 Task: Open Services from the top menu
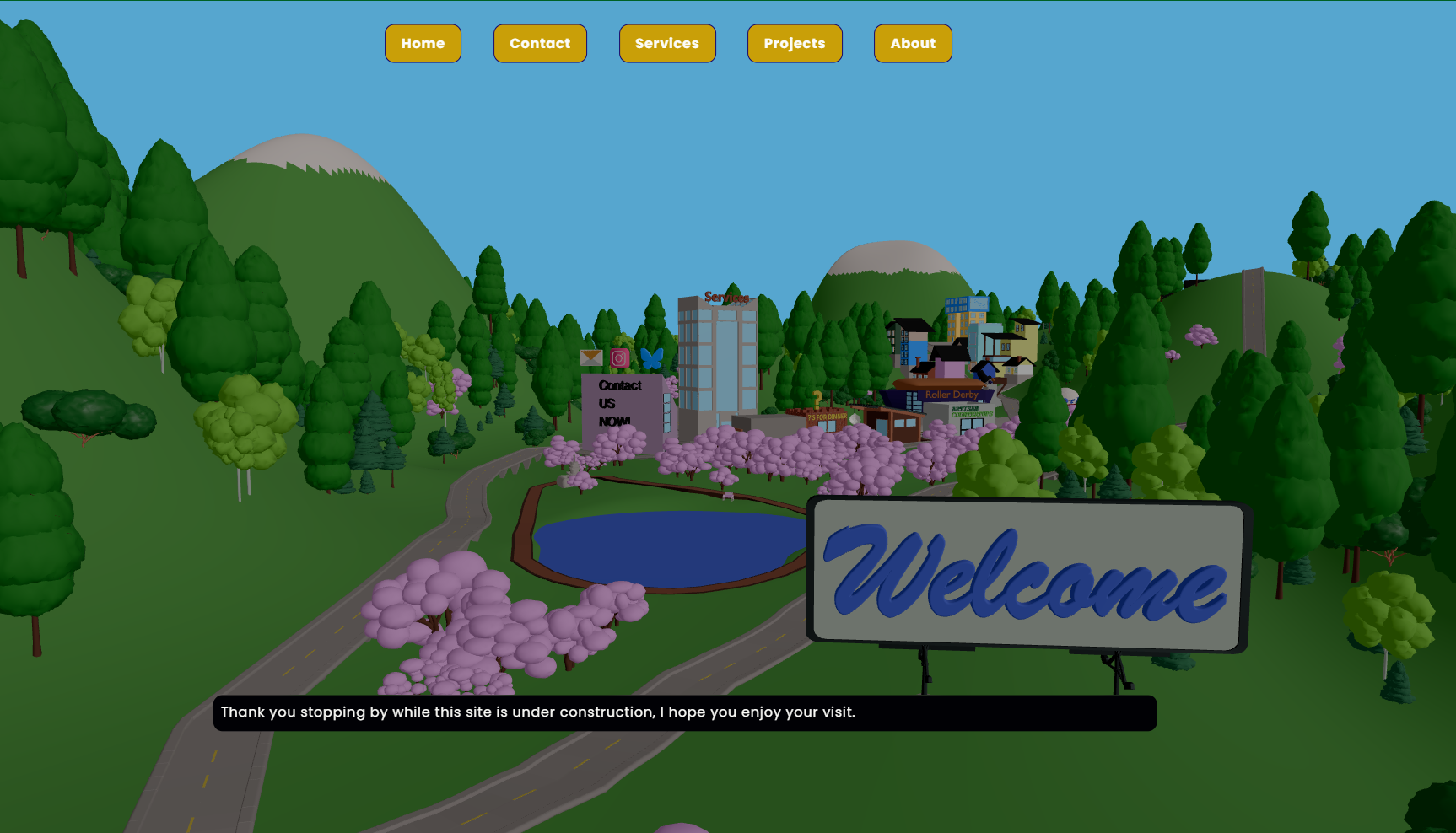(667, 43)
